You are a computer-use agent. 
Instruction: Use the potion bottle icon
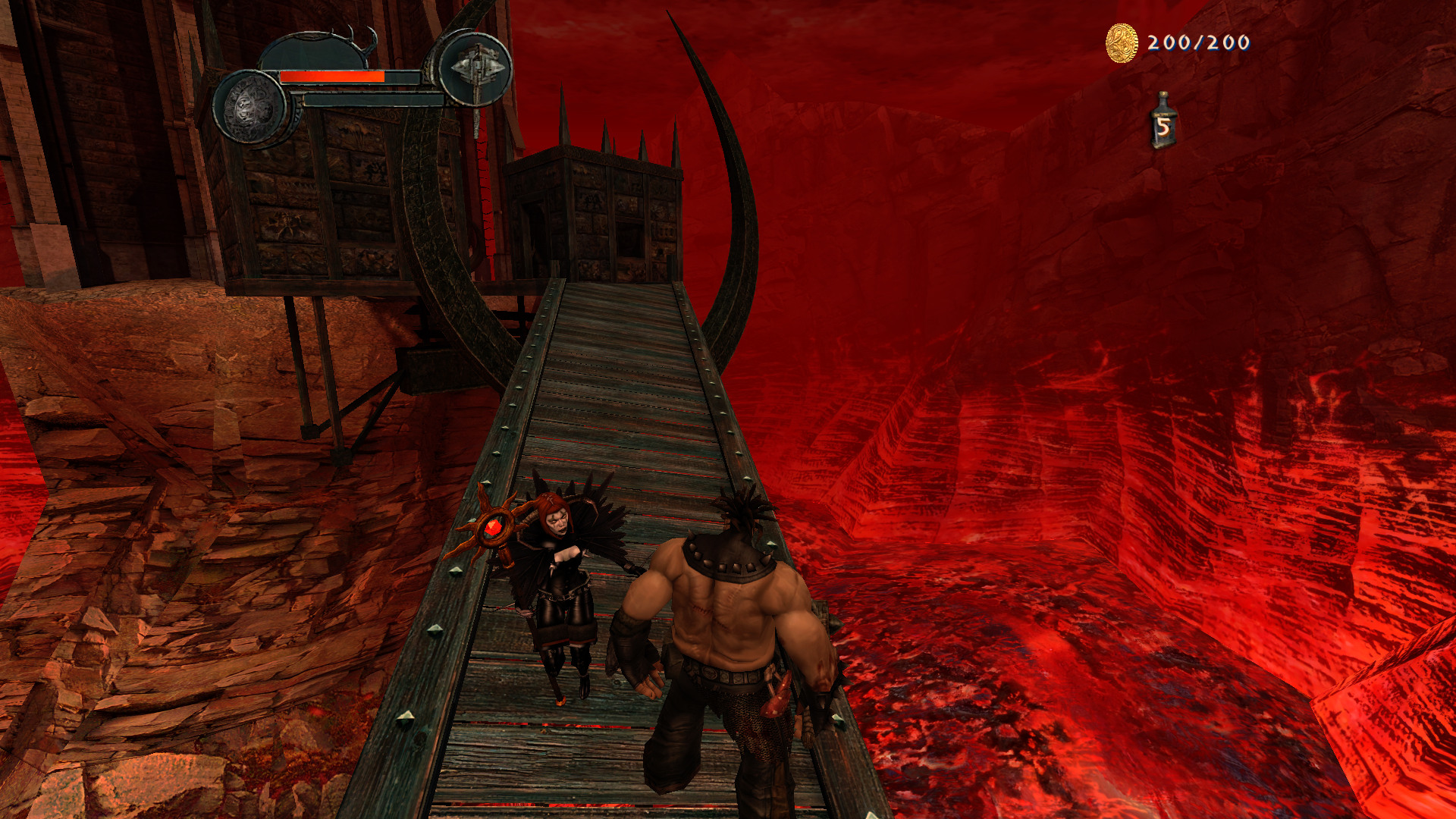click(x=1163, y=121)
